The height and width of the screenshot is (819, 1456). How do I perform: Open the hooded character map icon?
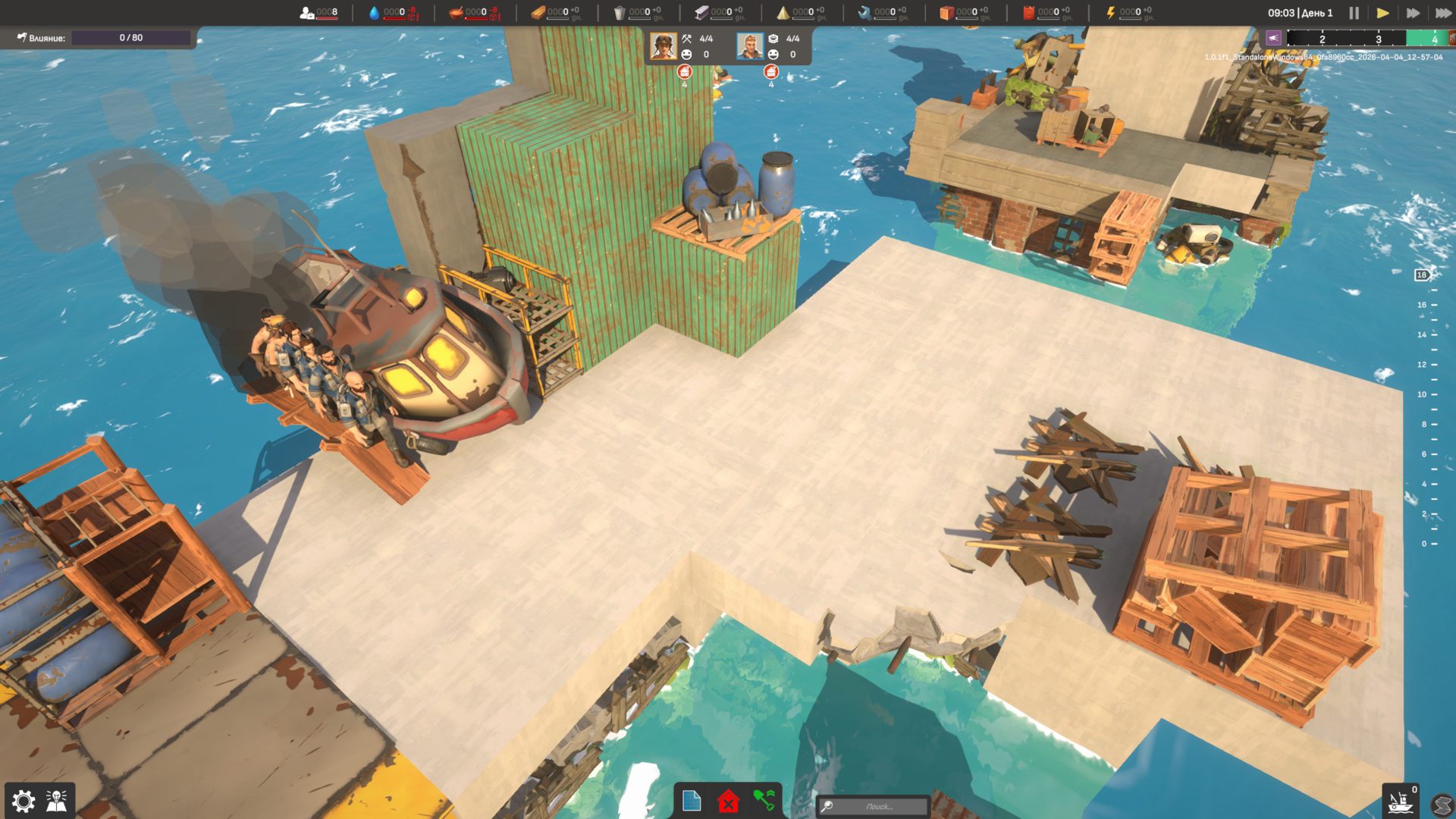point(57,801)
